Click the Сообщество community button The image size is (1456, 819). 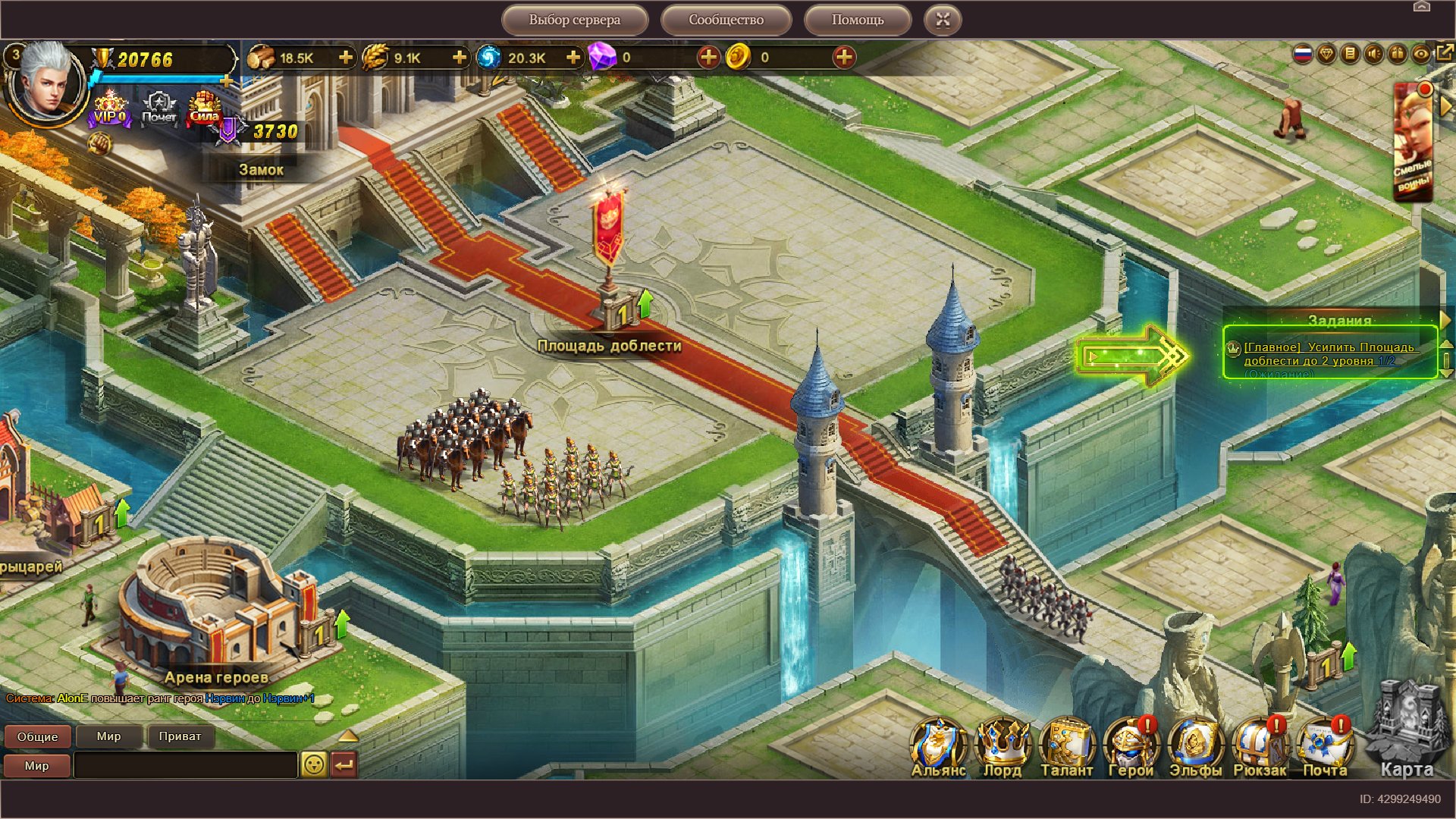[x=726, y=20]
